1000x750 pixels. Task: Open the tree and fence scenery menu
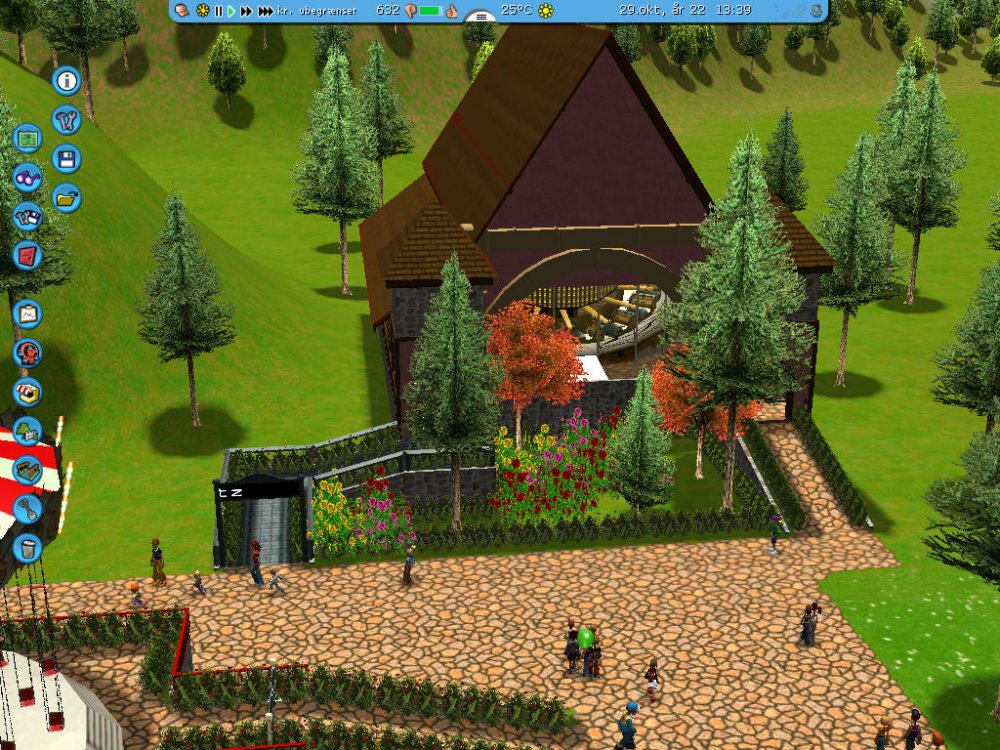pos(28,431)
